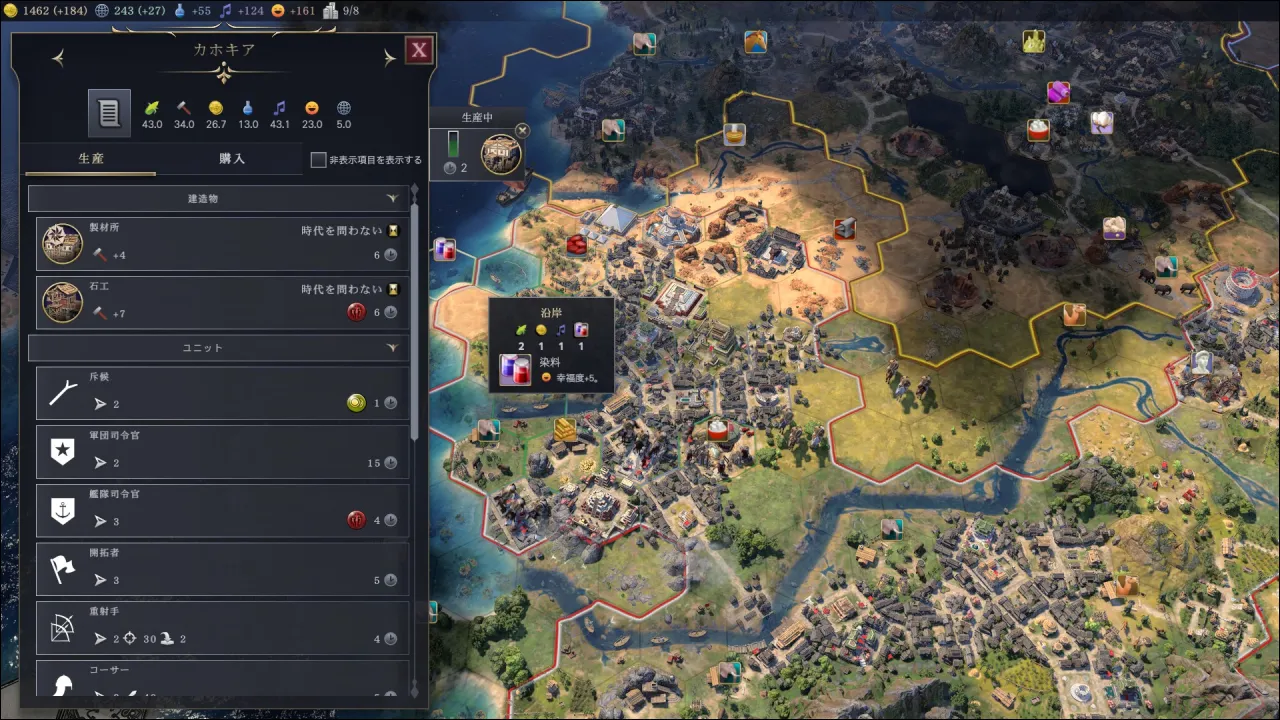The width and height of the screenshot is (1280, 720).
Task: Collapse the ユニット section header
Action: coord(218,348)
